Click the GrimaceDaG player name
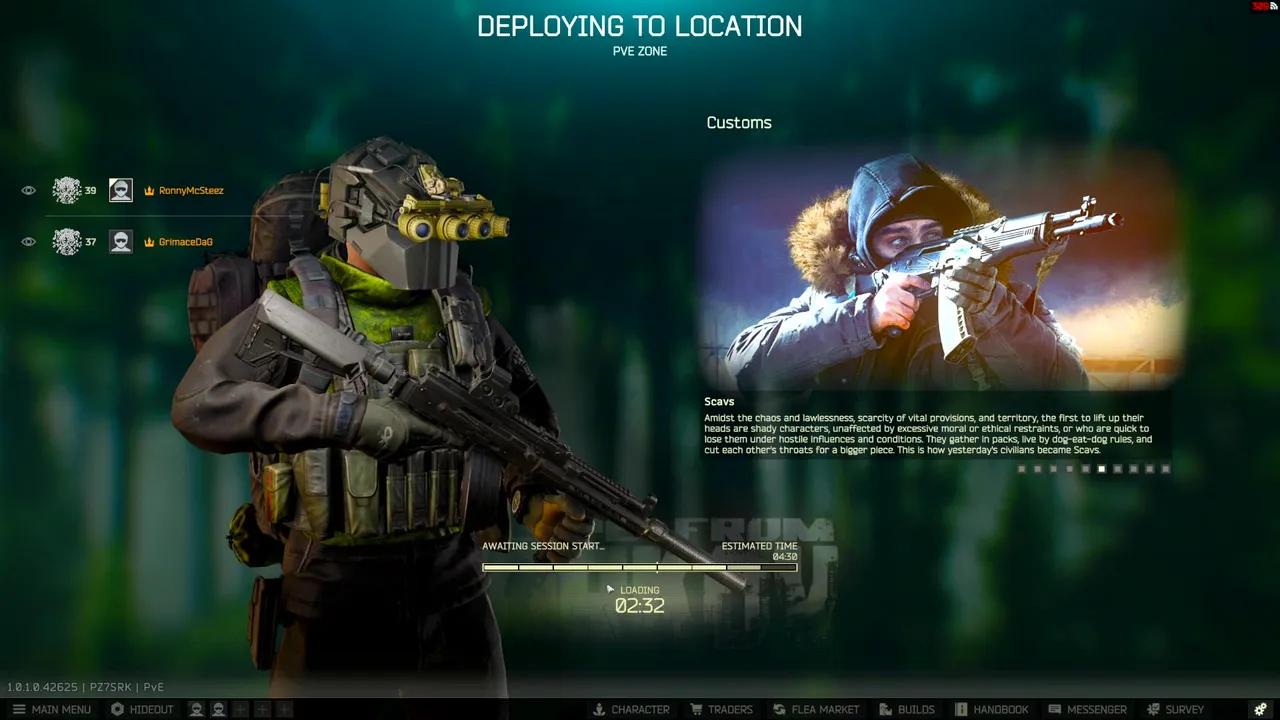1280x720 pixels. (185, 241)
